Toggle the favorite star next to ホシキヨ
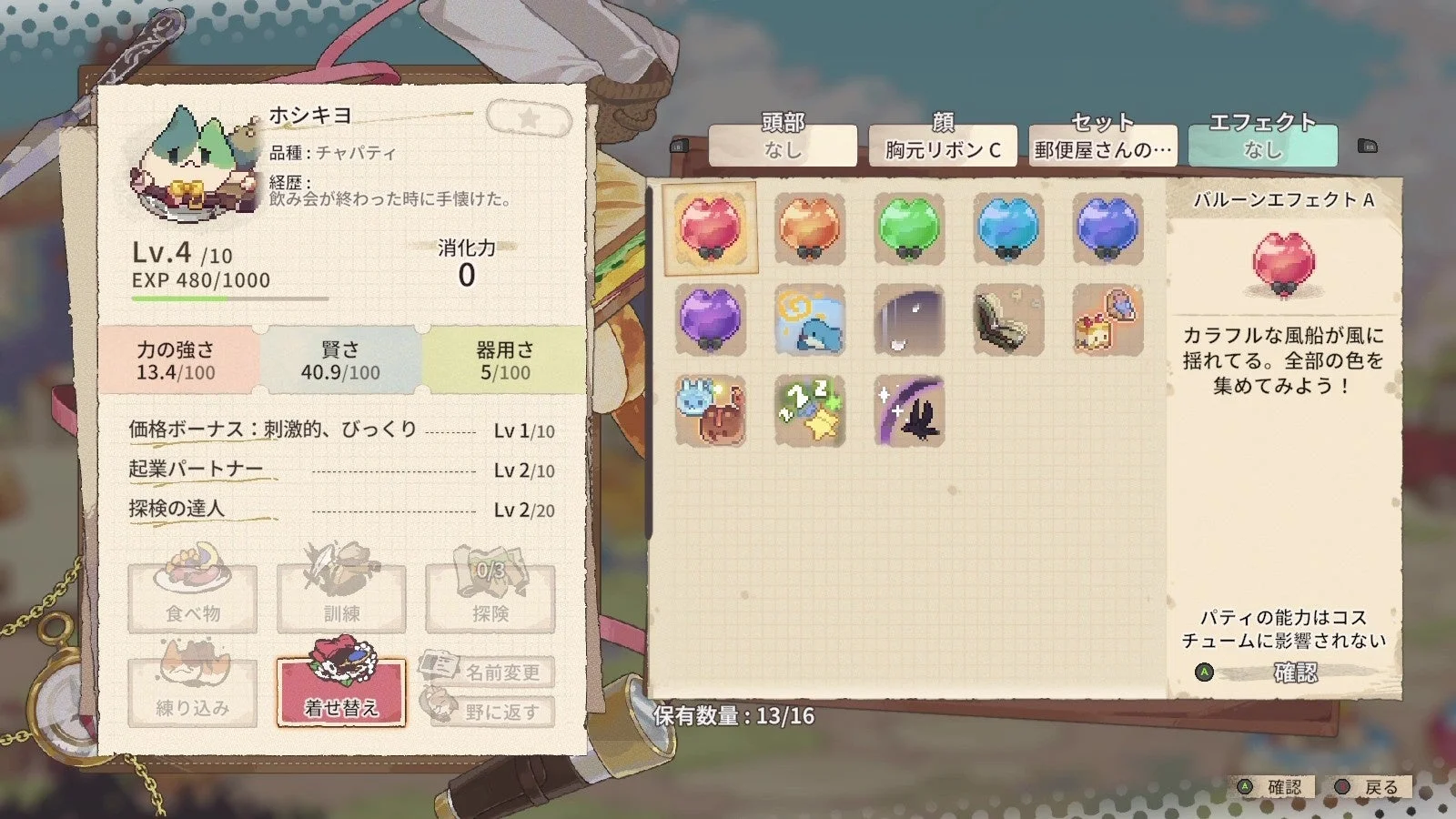Viewport: 1456px width, 819px height. [529, 119]
